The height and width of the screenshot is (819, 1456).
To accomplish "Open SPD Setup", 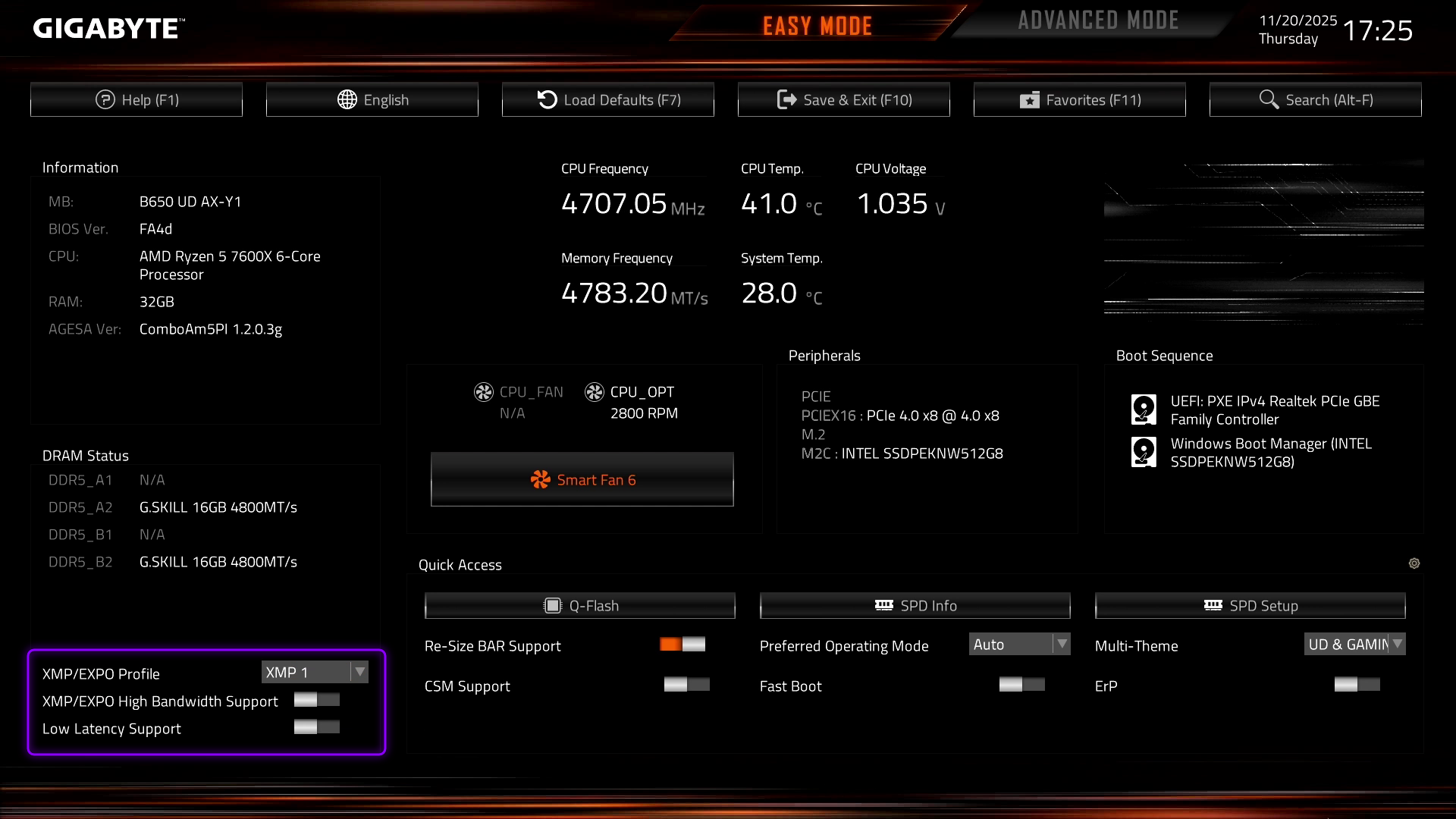I will [x=1250, y=605].
